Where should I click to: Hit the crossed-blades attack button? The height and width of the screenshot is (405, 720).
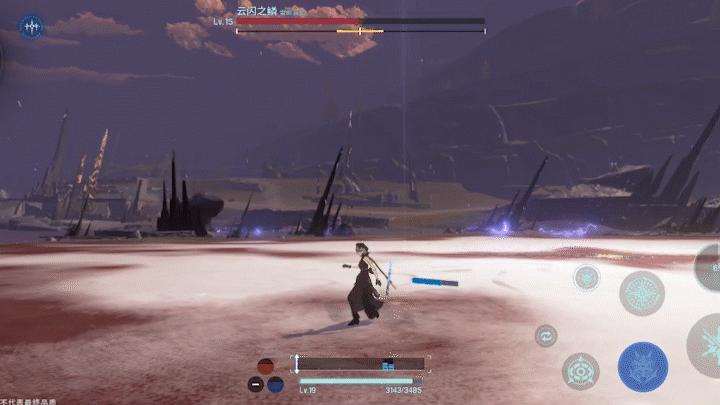pyautogui.click(x=708, y=345)
